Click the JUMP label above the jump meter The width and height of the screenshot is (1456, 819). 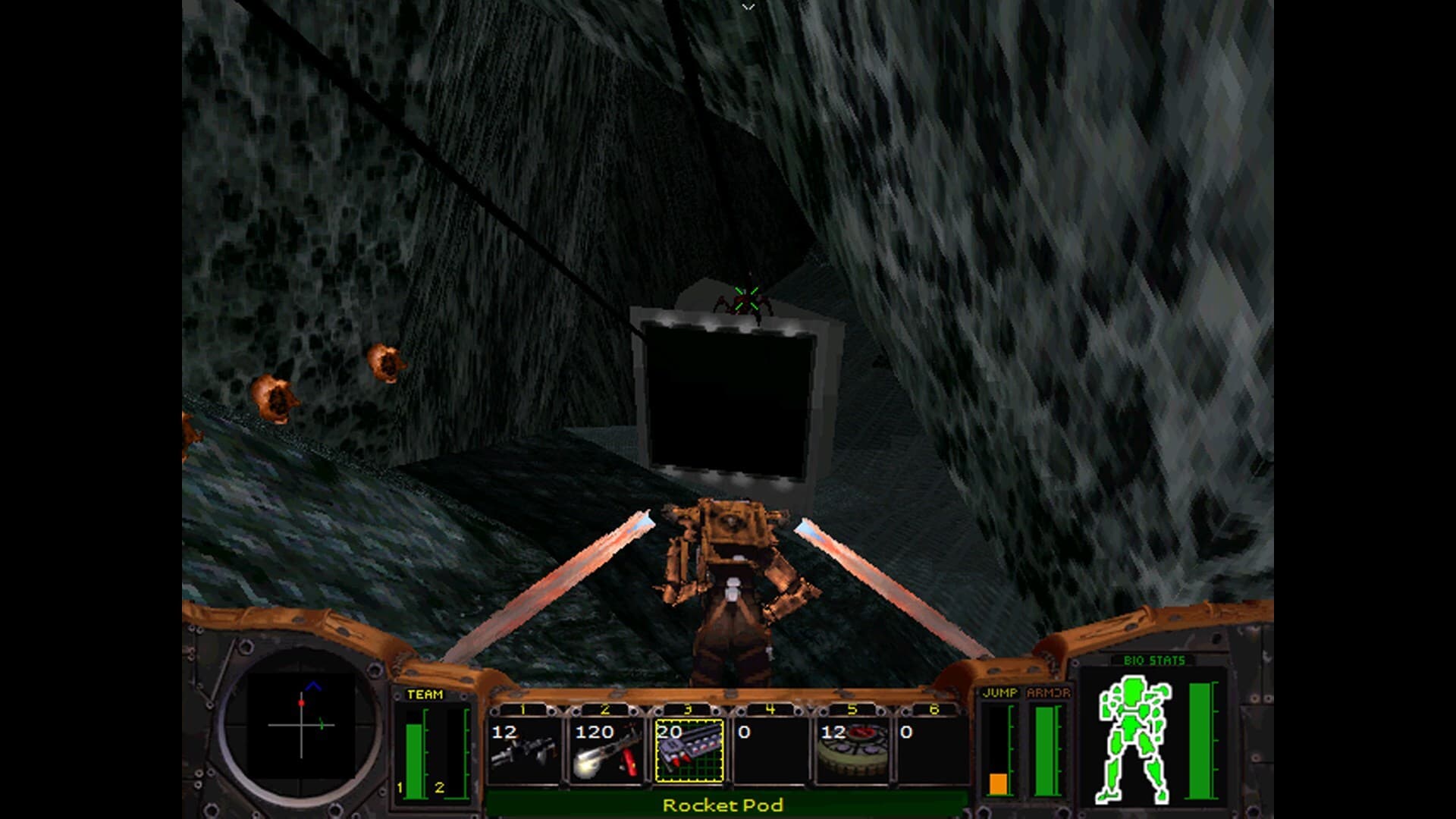(x=1002, y=692)
